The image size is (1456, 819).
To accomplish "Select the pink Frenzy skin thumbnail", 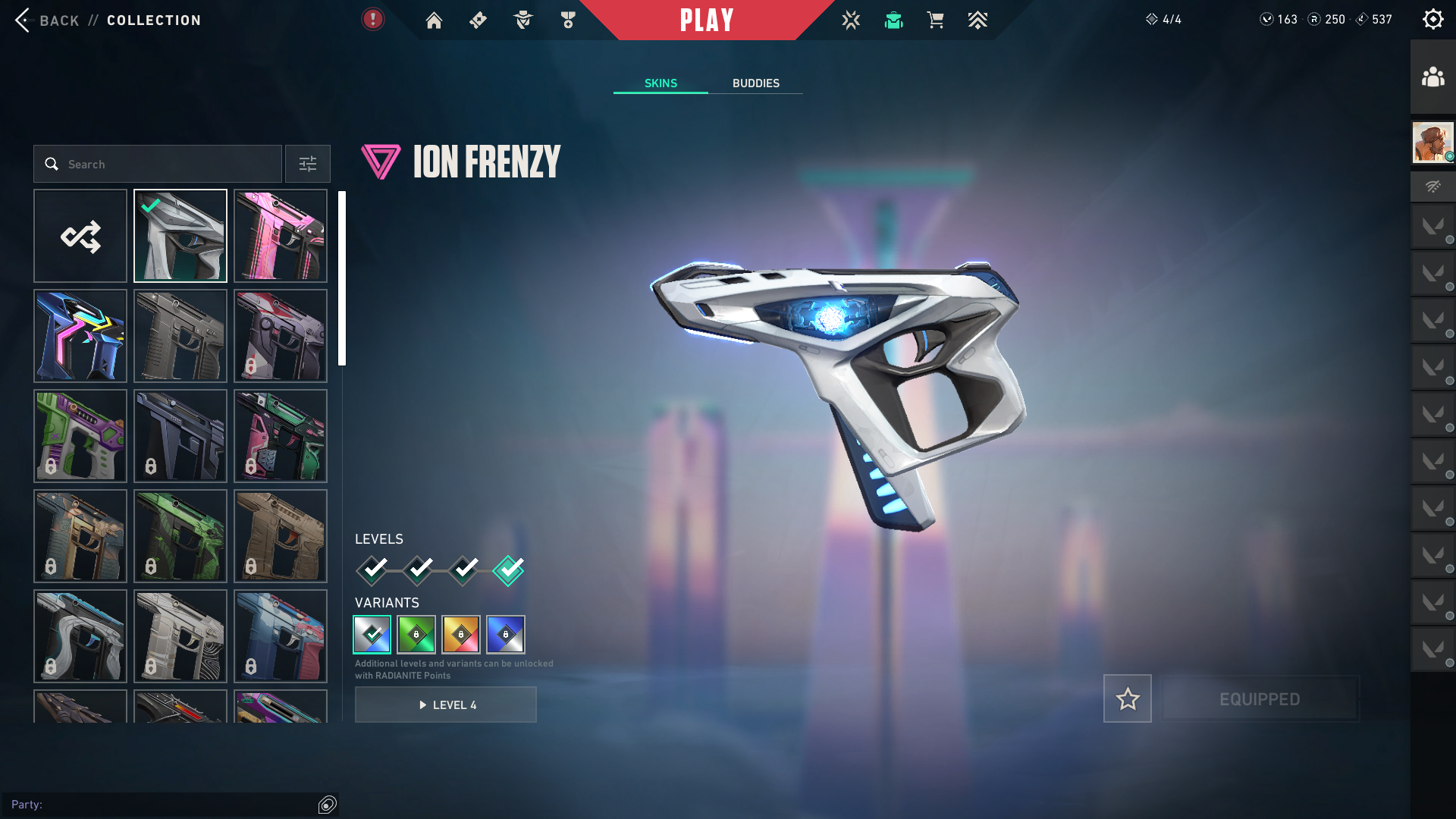I will (281, 236).
